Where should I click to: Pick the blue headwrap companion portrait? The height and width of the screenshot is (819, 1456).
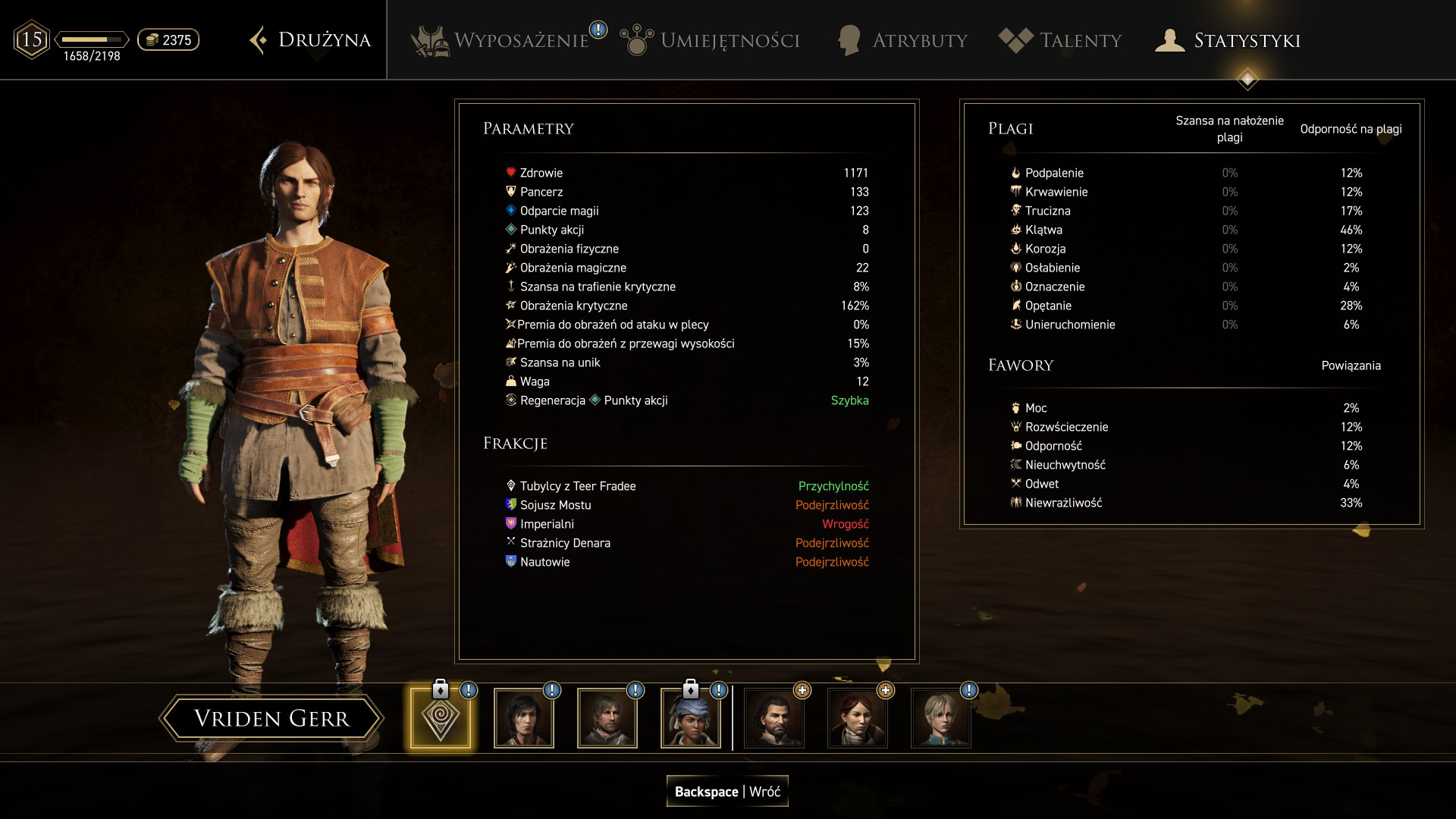[691, 718]
